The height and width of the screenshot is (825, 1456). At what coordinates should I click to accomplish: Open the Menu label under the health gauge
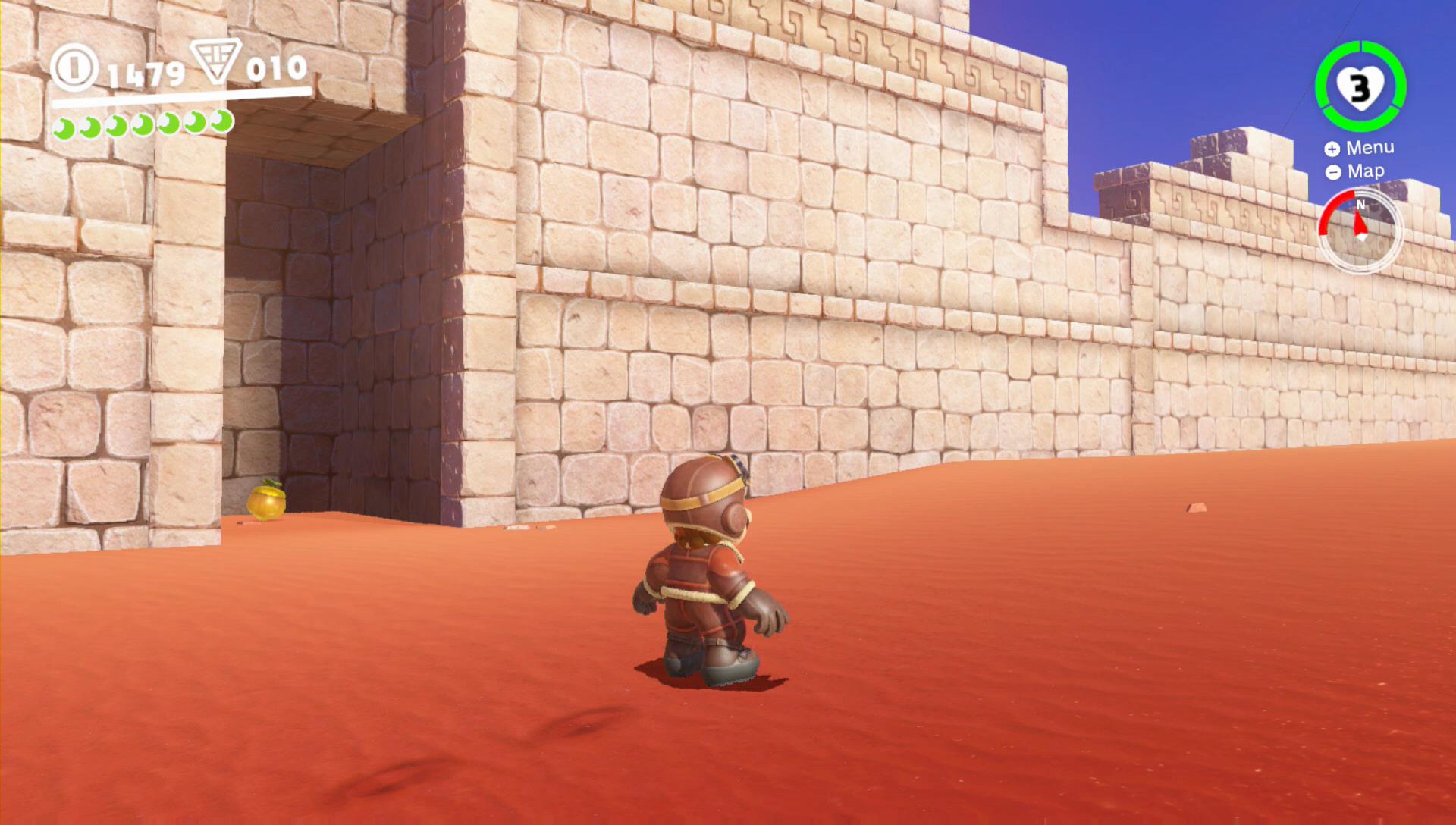[x=1369, y=148]
